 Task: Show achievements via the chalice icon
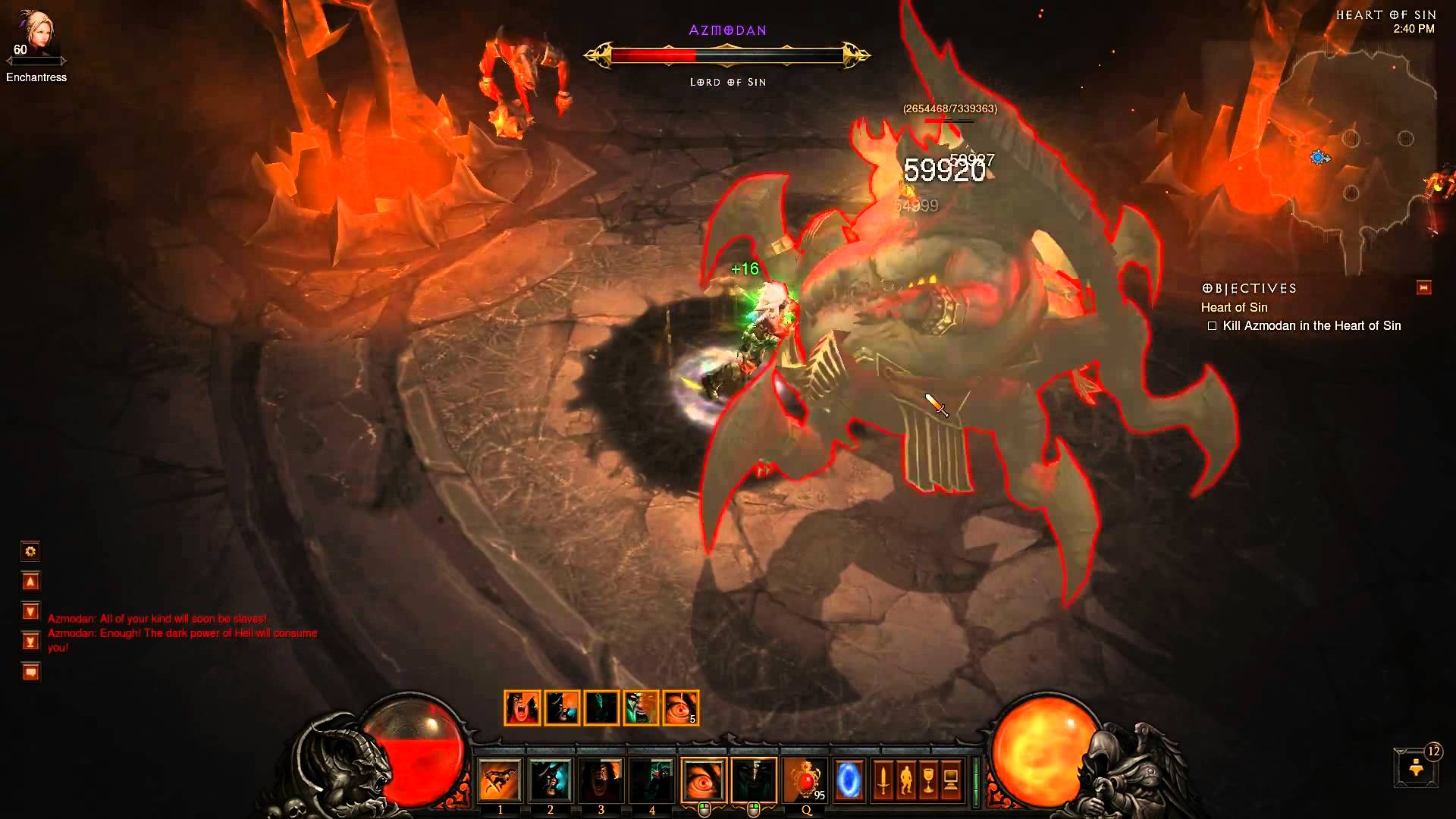928,780
